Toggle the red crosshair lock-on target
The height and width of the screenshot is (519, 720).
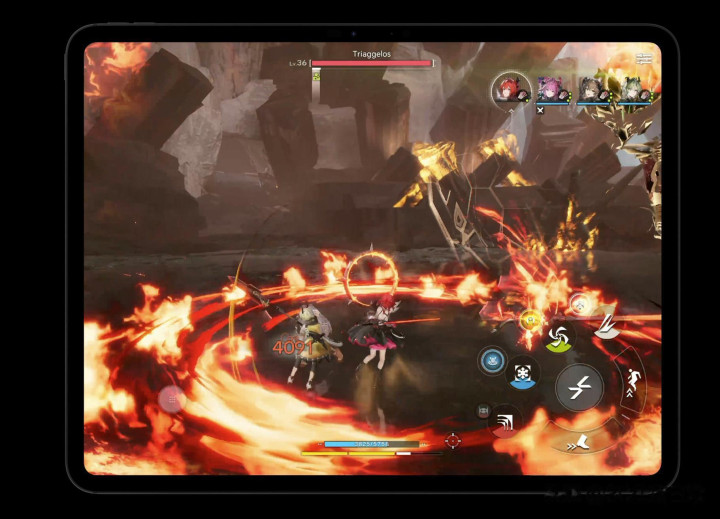click(x=453, y=440)
